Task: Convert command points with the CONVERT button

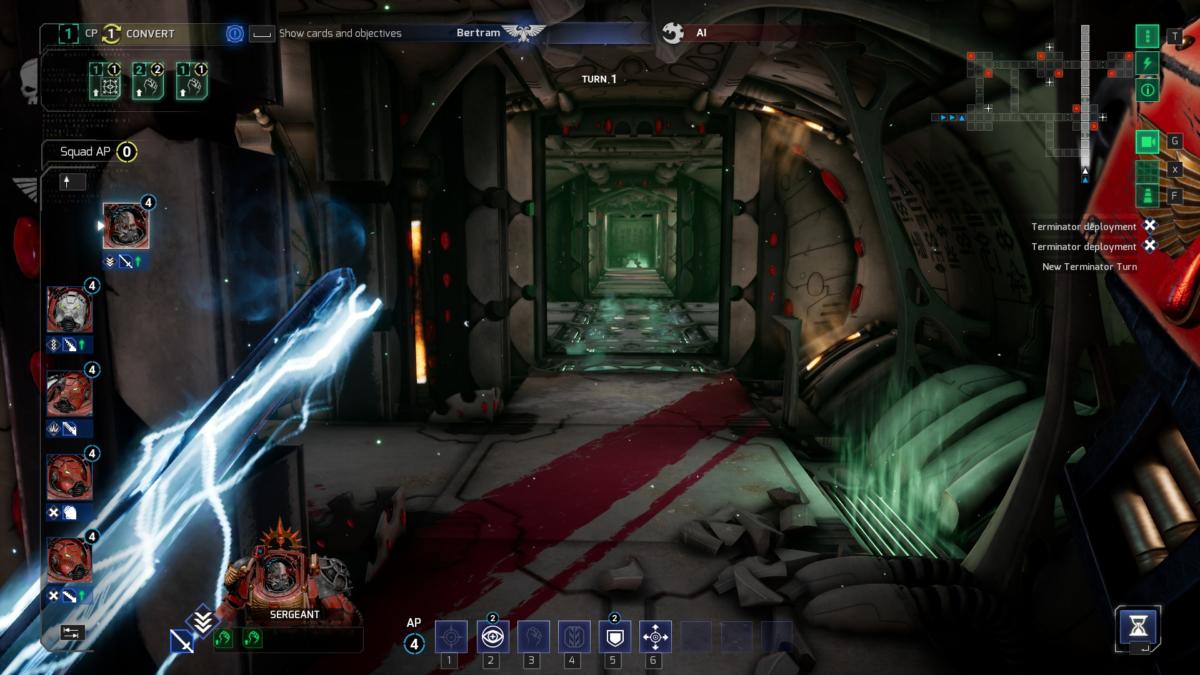Action: [x=149, y=33]
